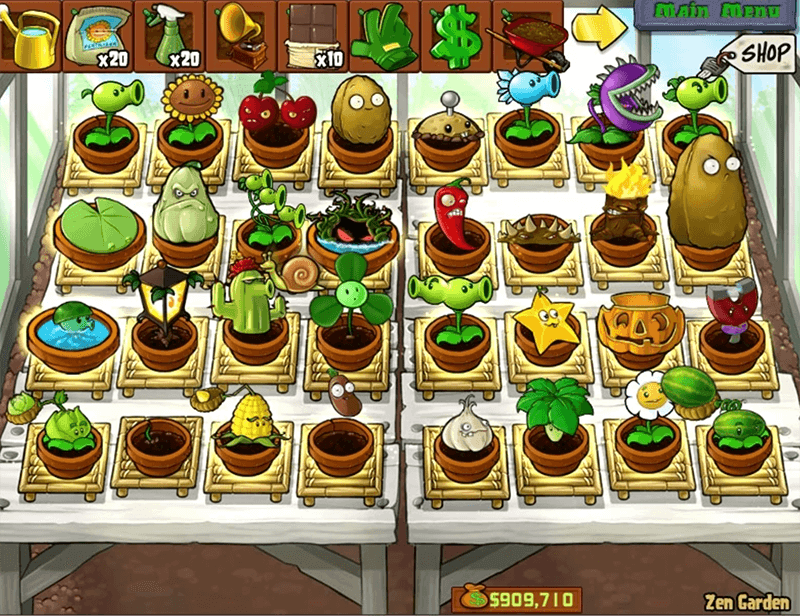Viewport: 800px width, 616px height.
Task: Choose the bug spray bottle
Action: pyautogui.click(x=168, y=35)
